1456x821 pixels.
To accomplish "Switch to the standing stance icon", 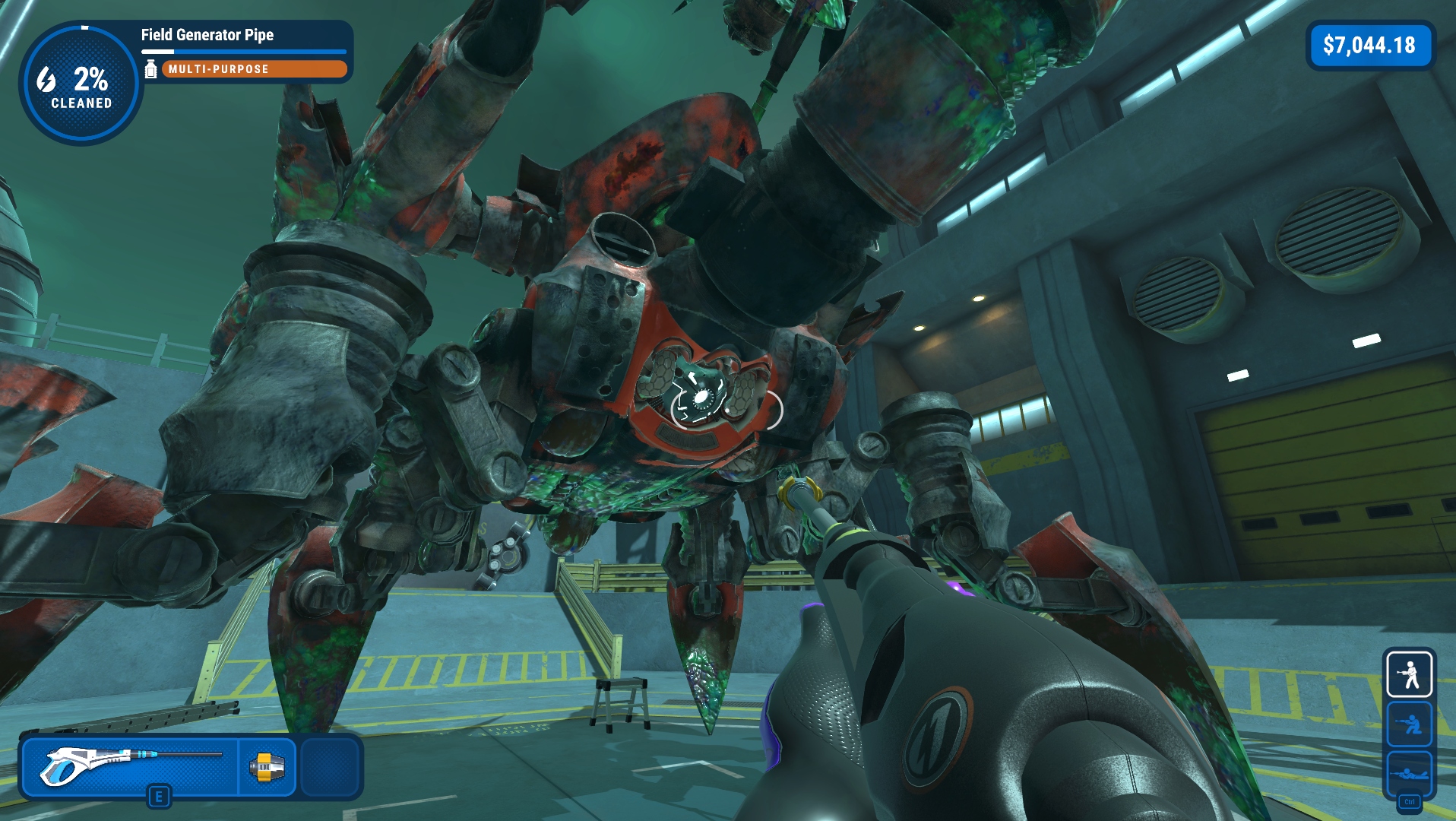I will click(1410, 674).
